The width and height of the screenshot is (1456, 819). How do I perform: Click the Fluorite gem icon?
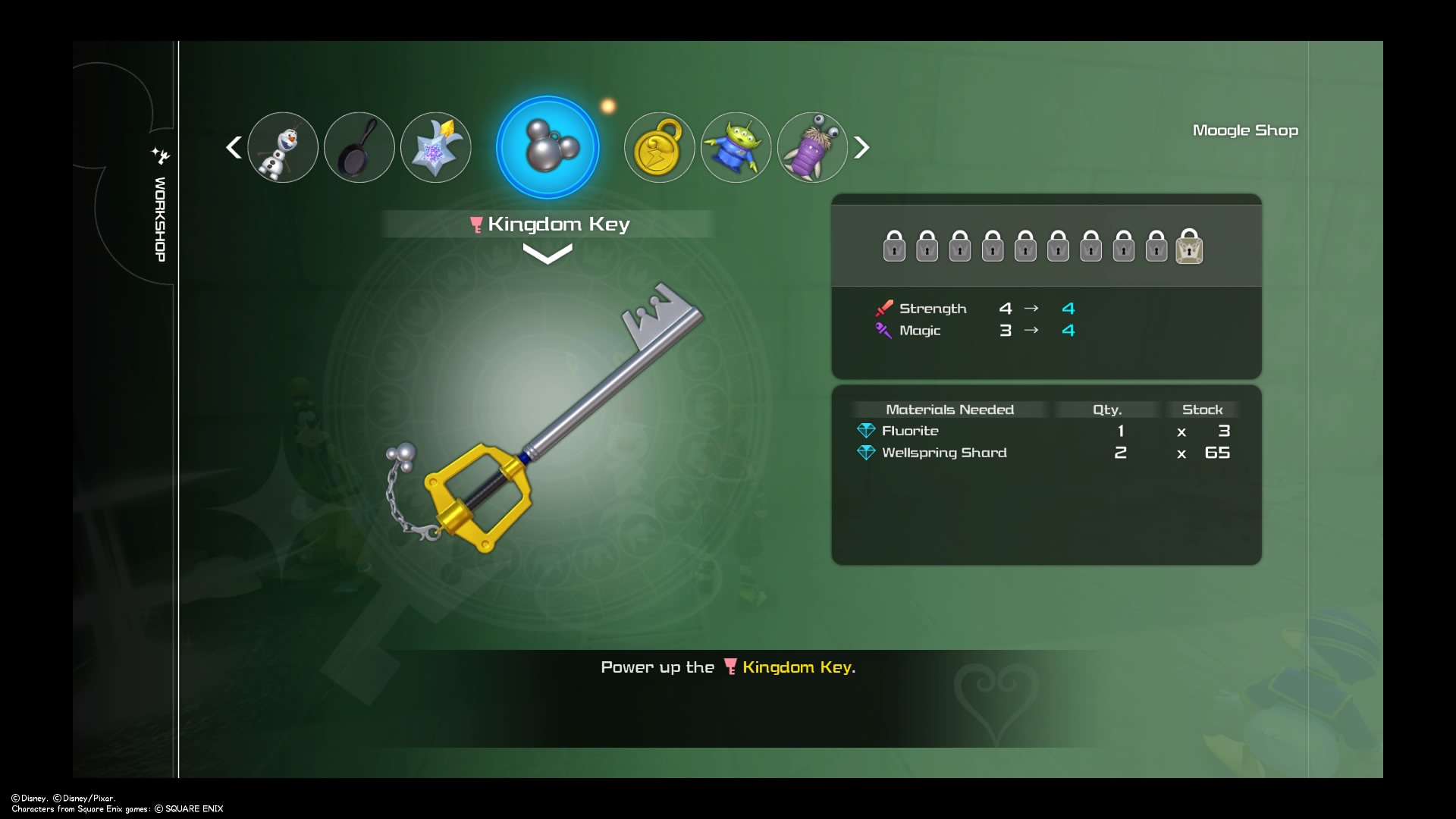tap(867, 430)
